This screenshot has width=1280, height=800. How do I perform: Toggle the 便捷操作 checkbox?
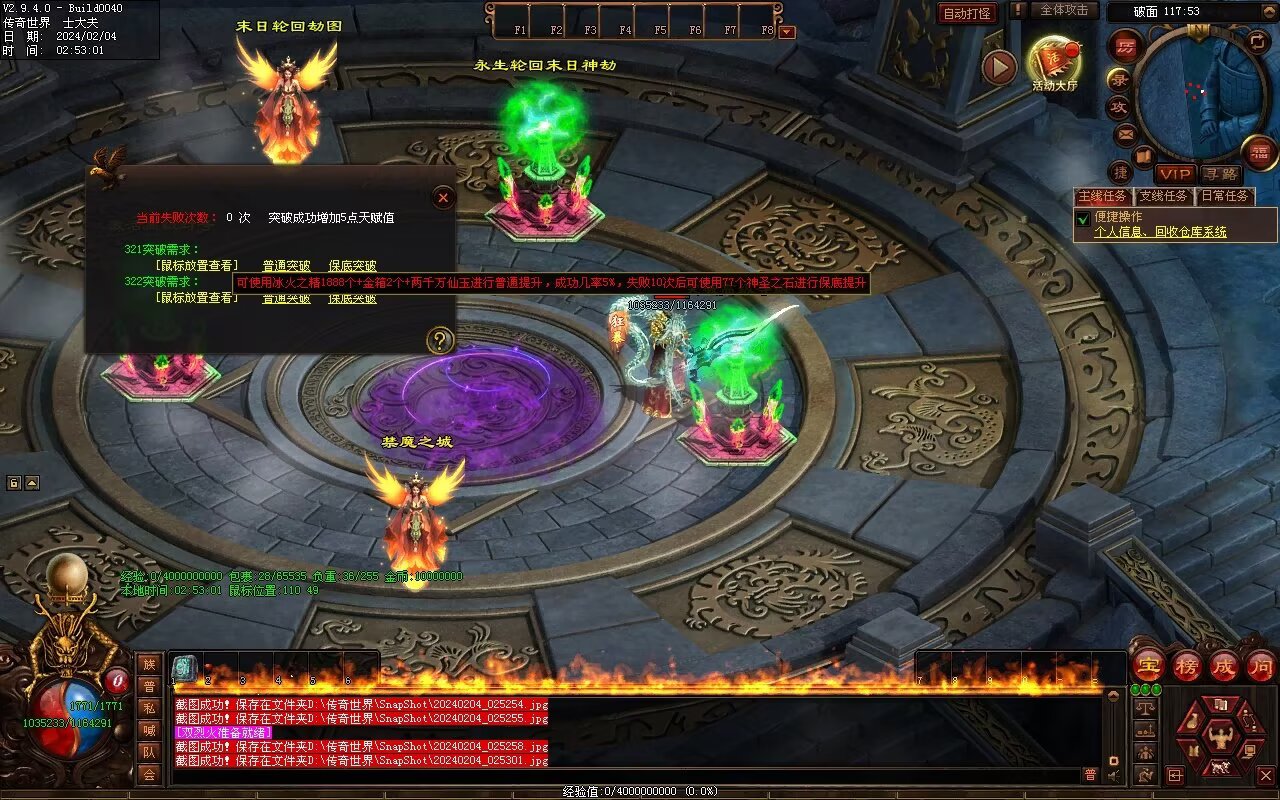[x=1083, y=218]
